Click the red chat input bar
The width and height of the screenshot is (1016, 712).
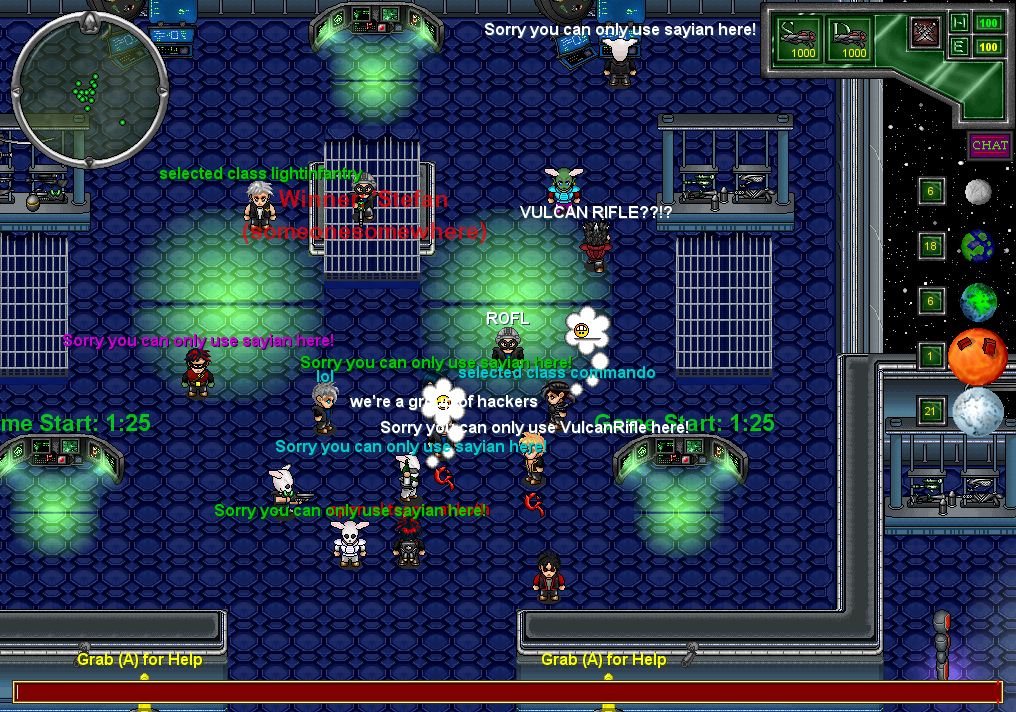pyautogui.click(x=507, y=692)
